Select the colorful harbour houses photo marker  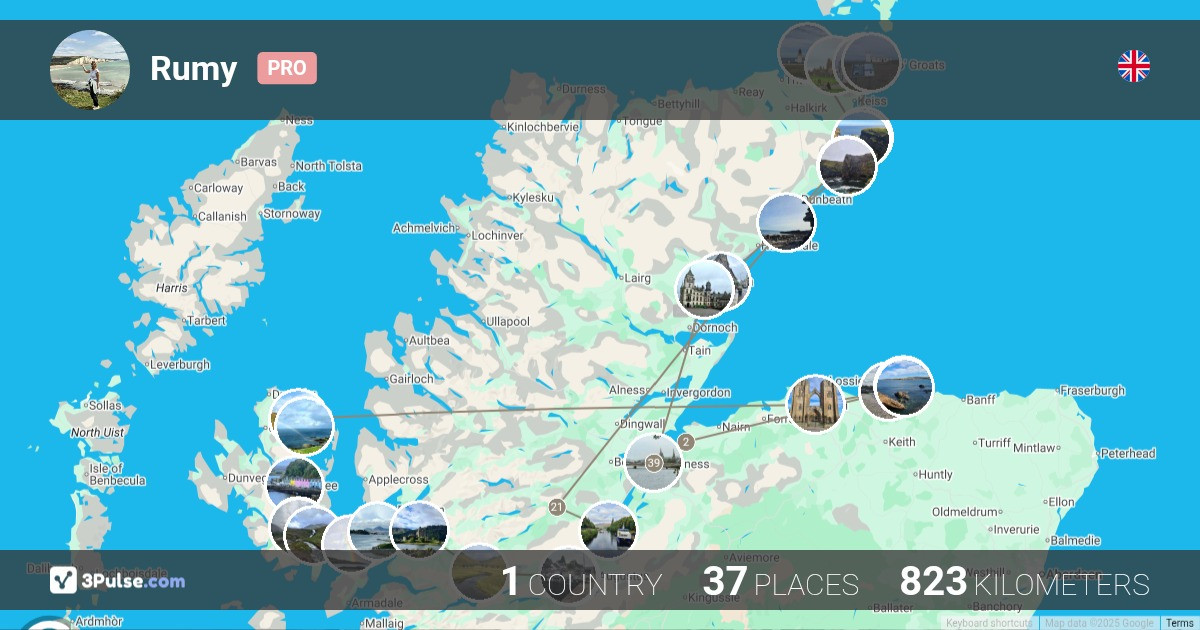pos(295,484)
